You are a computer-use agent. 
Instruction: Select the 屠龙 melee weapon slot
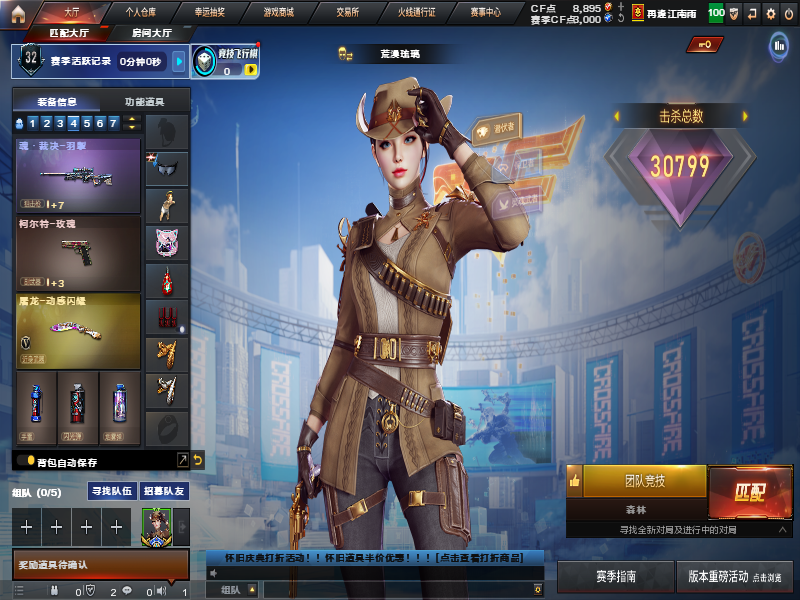point(78,328)
